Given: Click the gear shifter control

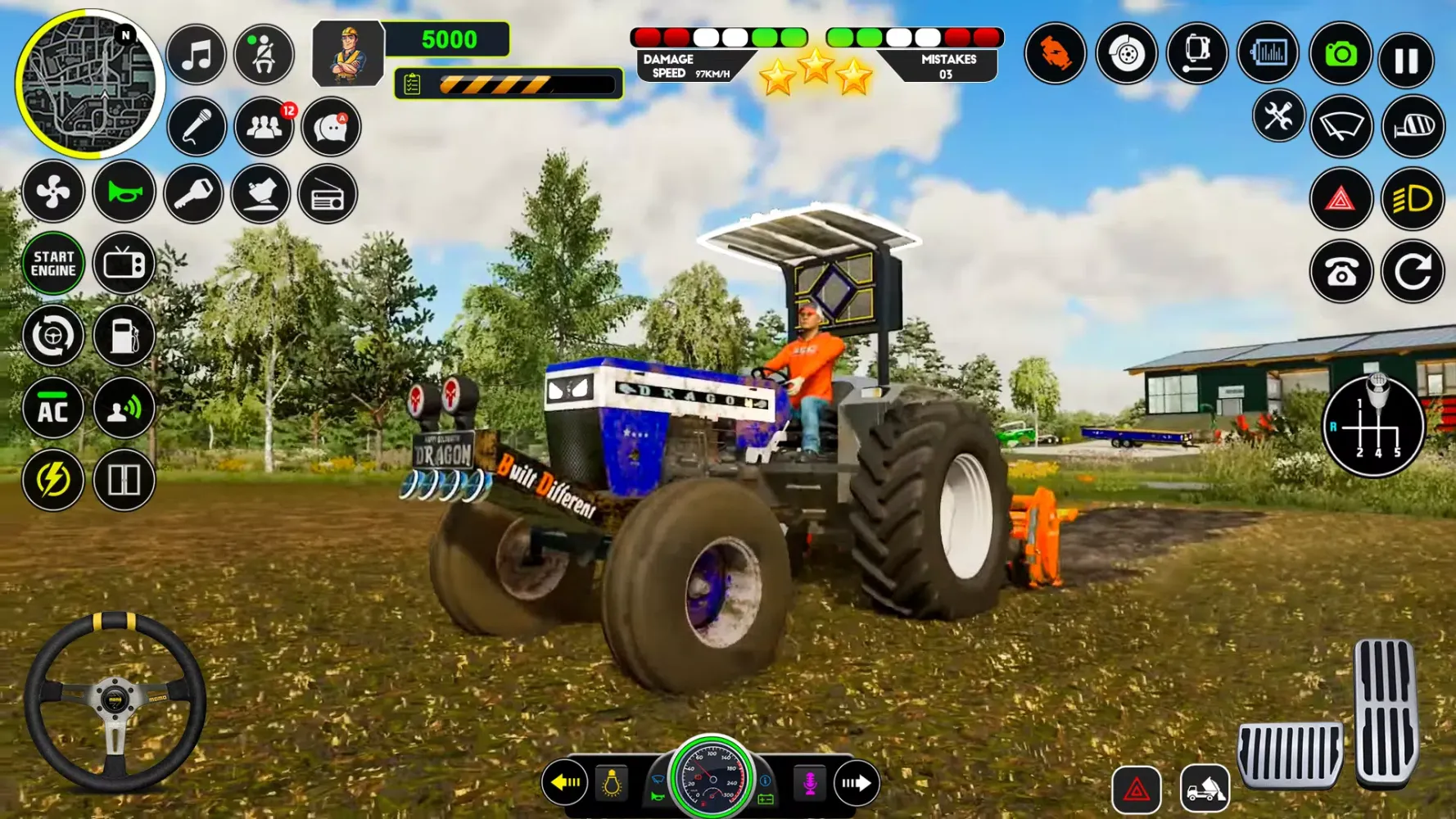Looking at the screenshot, I should coord(1374,426).
